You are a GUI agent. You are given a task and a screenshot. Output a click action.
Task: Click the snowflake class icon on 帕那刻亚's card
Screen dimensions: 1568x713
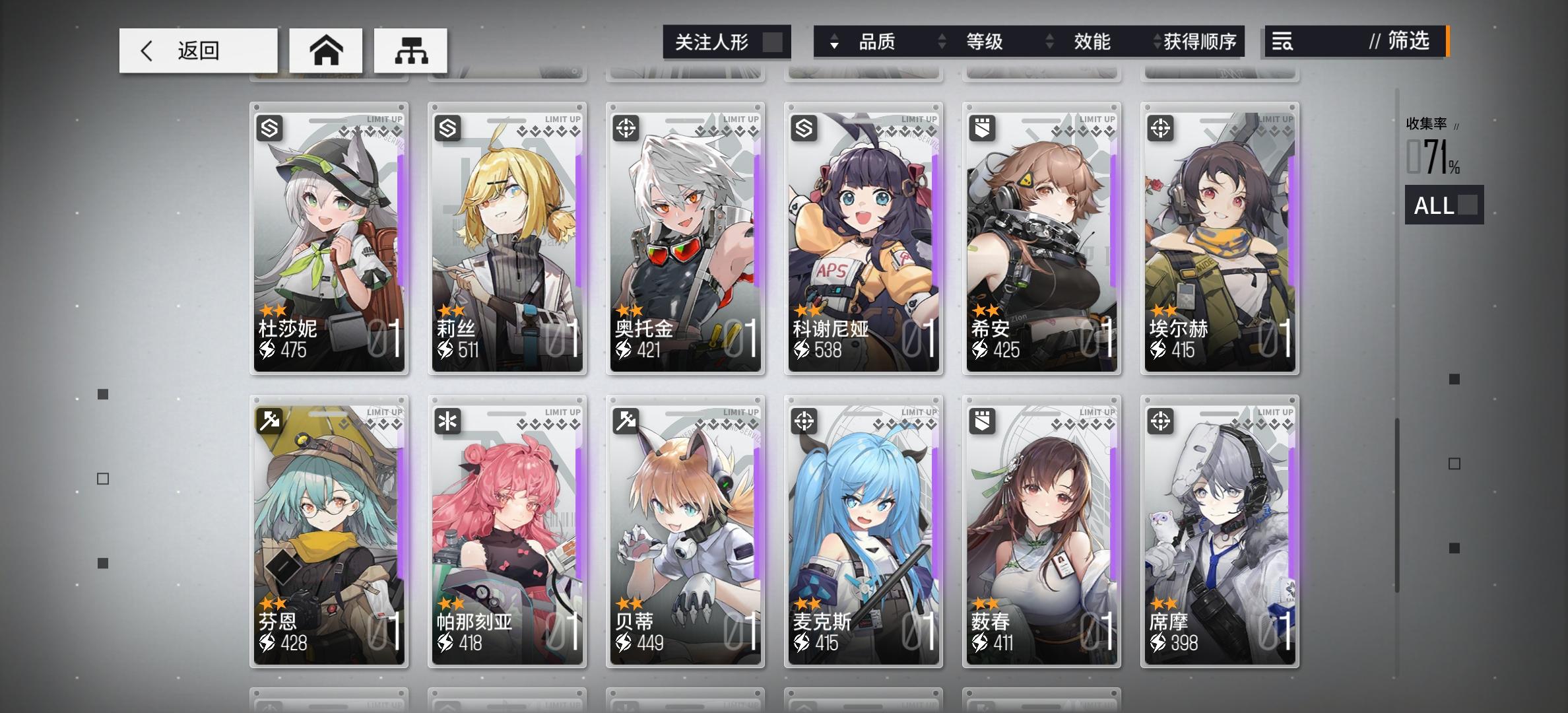point(448,421)
